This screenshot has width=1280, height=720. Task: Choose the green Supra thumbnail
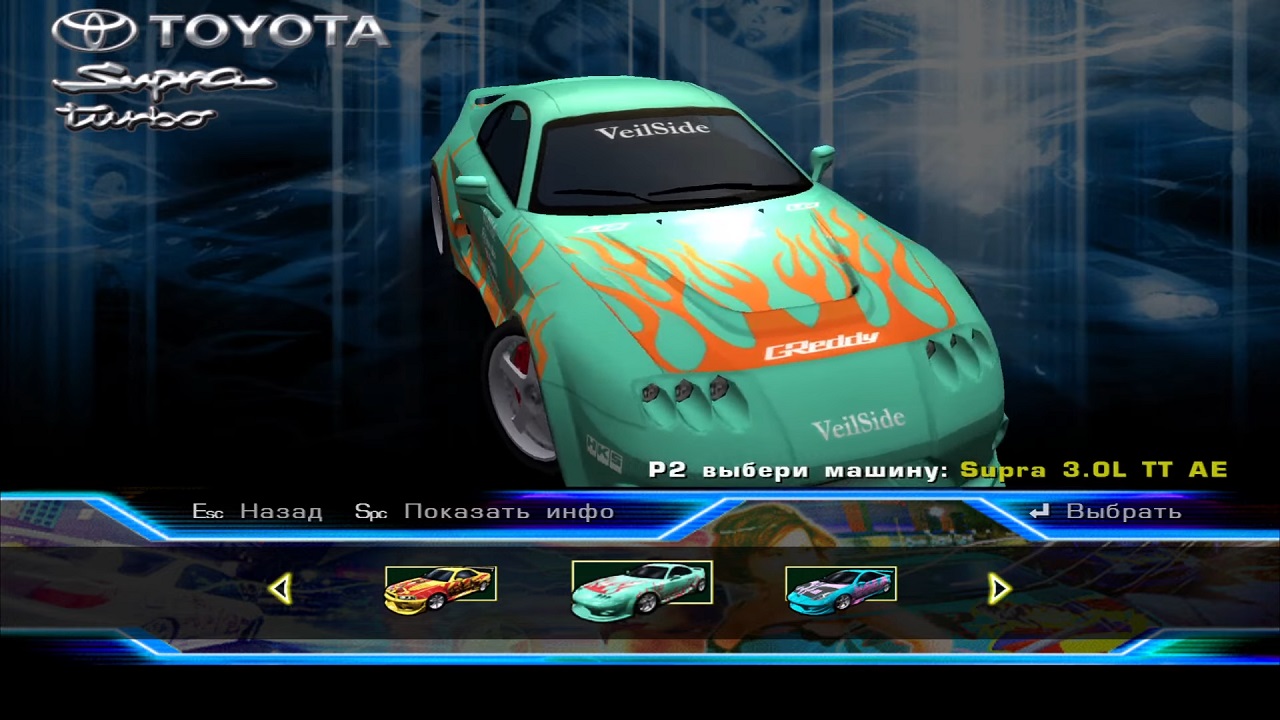[642, 585]
